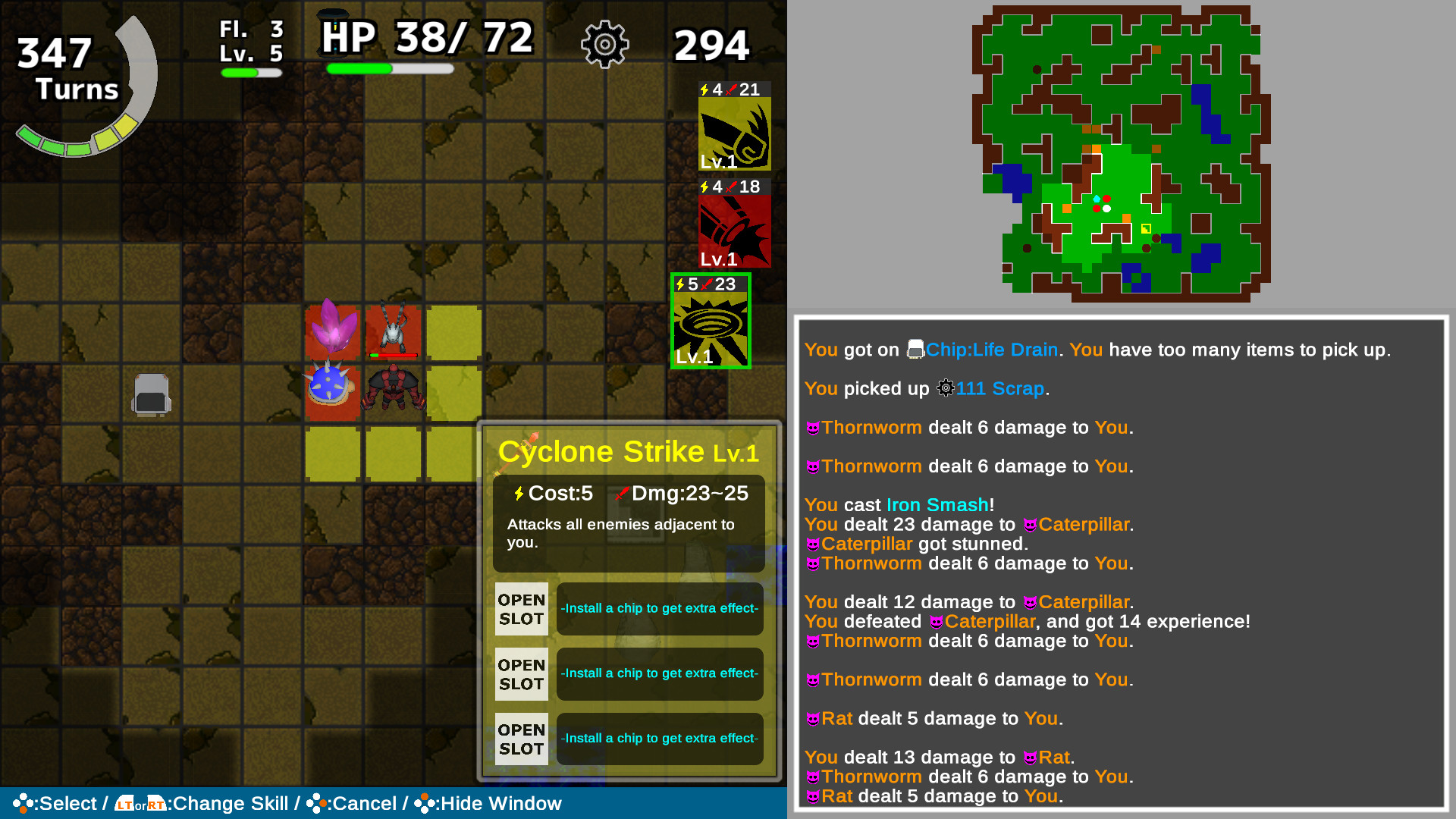Click the Rat enemy icon in the battle log
This screenshot has width=1456, height=819.
click(812, 718)
